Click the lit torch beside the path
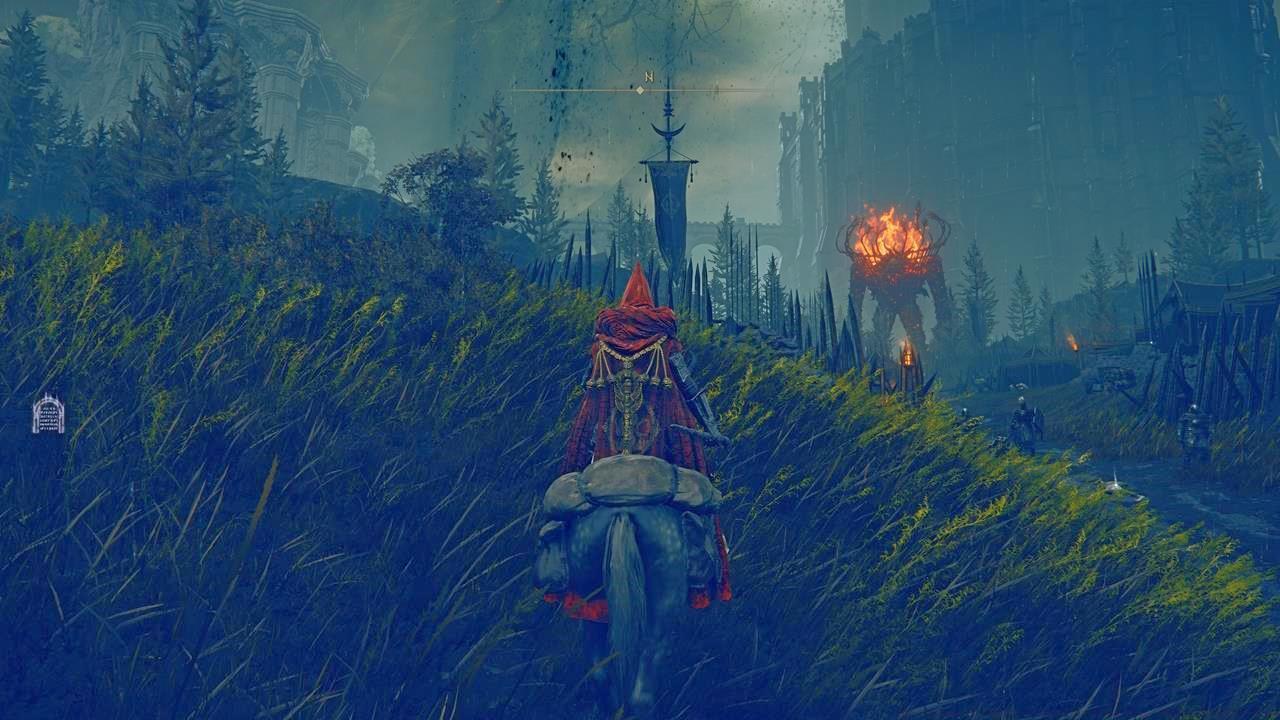Screen dimensions: 1280x720 coord(908,355)
